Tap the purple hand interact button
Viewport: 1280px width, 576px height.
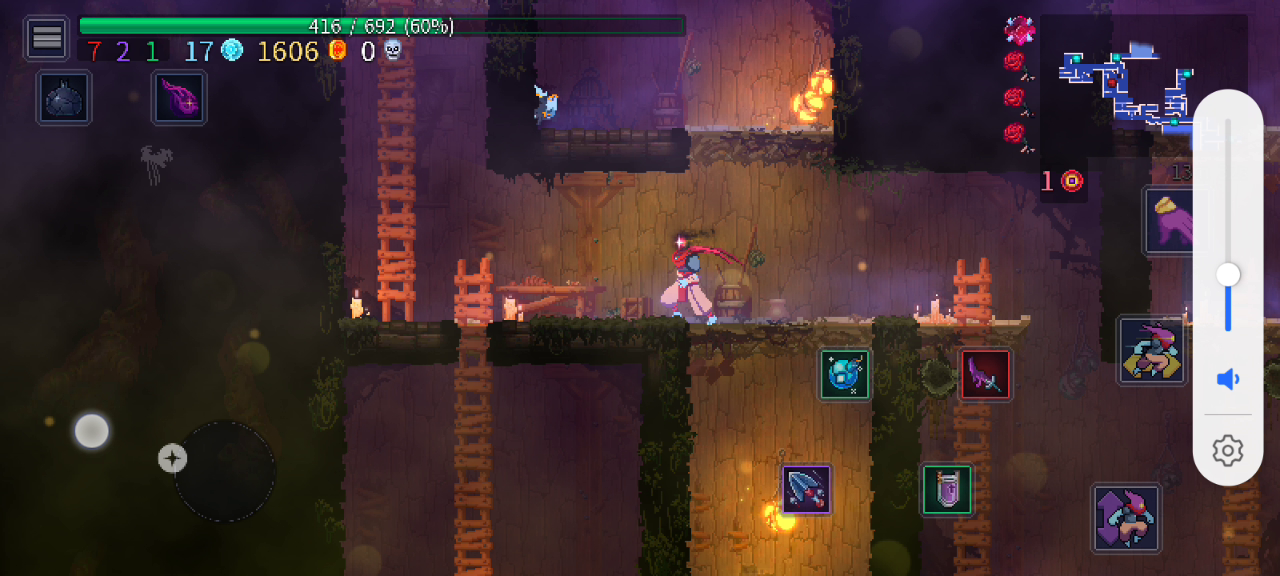(1170, 220)
